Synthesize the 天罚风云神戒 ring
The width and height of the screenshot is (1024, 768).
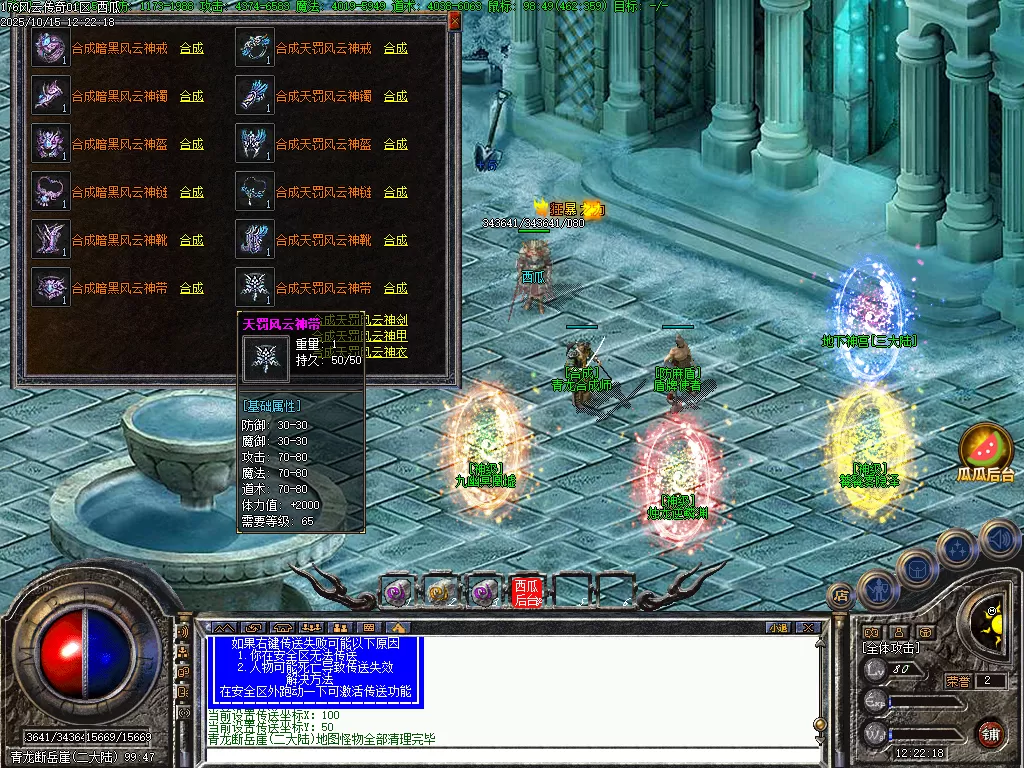pos(395,48)
